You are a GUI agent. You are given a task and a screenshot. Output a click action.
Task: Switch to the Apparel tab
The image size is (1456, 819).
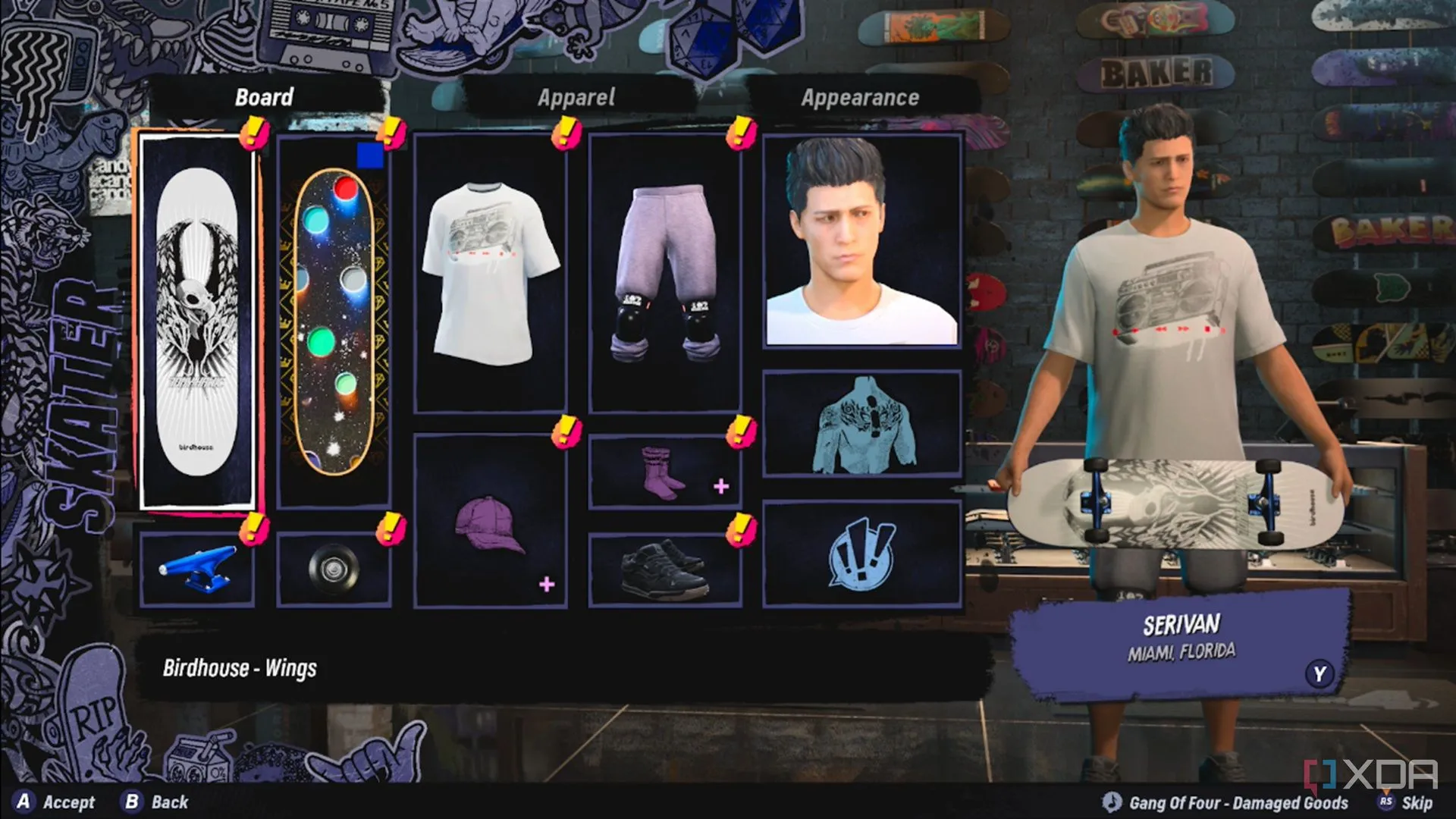(x=576, y=96)
